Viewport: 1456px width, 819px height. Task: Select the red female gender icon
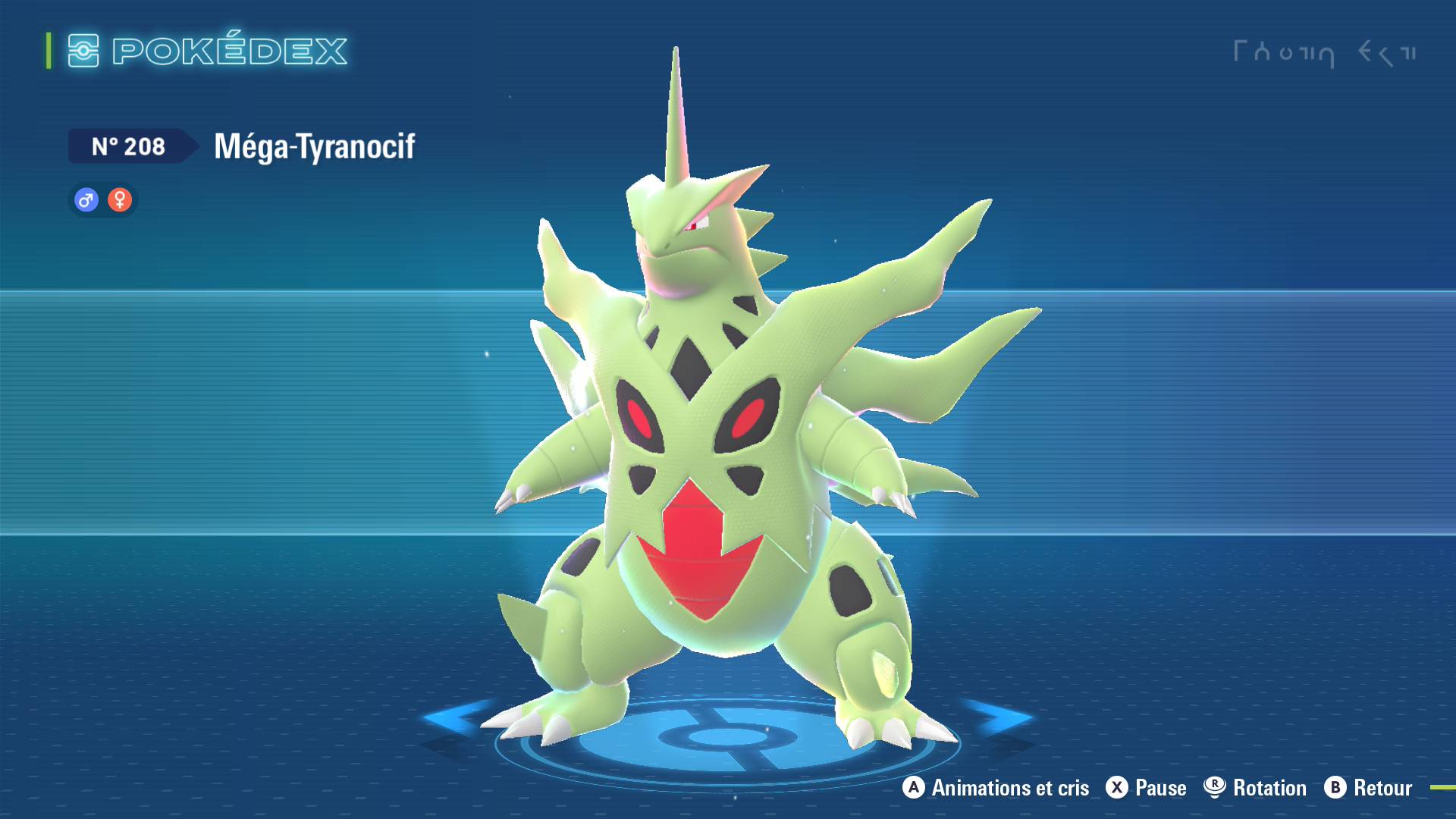click(120, 200)
